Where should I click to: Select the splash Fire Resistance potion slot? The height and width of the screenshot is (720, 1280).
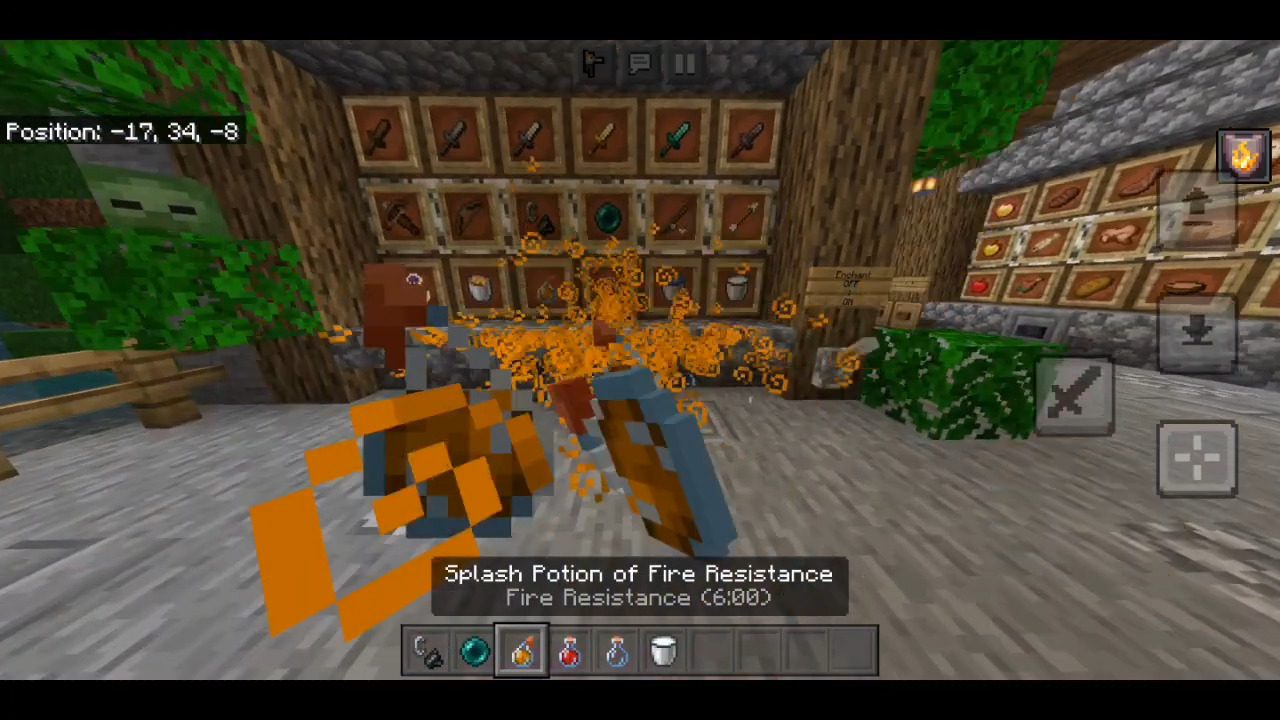pyautogui.click(x=522, y=652)
